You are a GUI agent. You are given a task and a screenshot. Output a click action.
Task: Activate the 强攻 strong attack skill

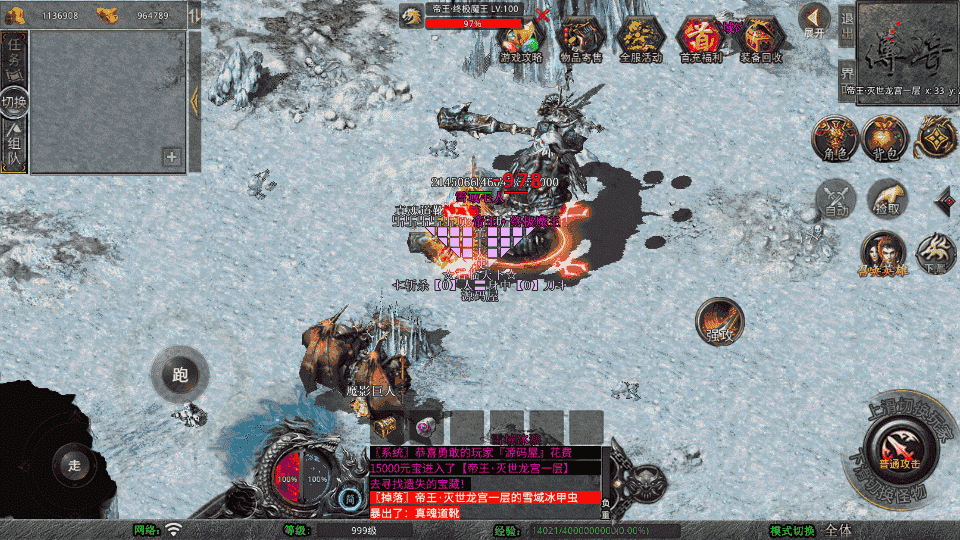[x=720, y=322]
